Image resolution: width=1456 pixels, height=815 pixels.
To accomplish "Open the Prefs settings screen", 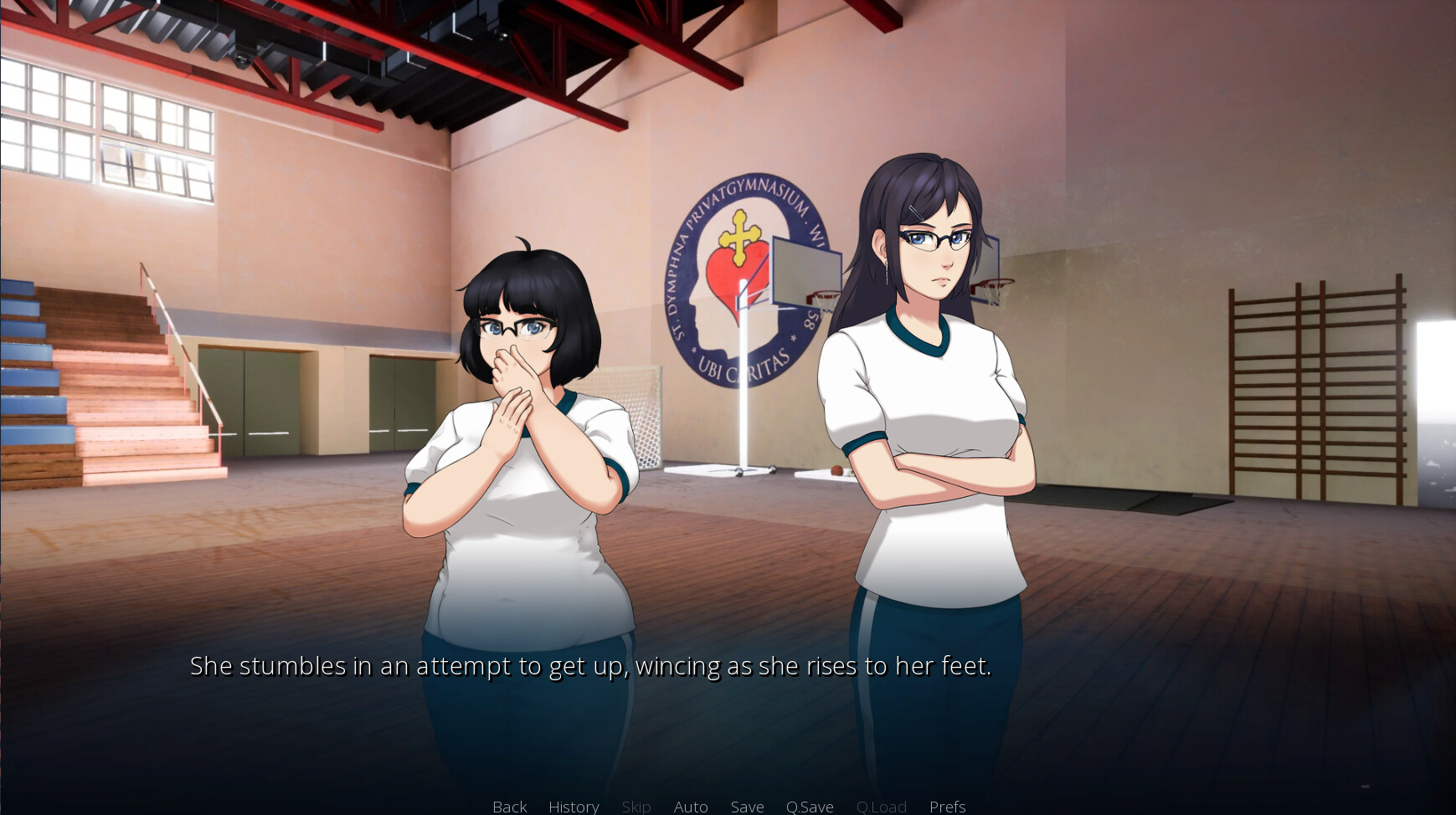I will [x=947, y=806].
